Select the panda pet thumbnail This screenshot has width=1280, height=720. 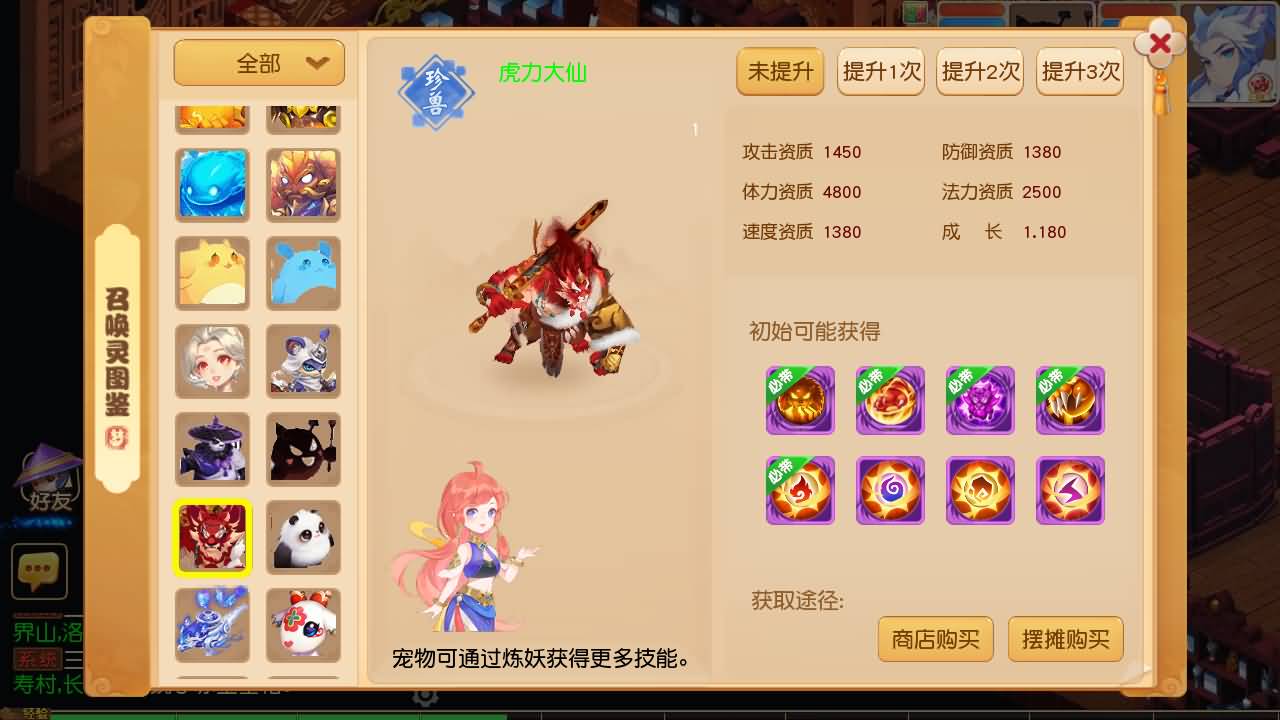point(303,537)
